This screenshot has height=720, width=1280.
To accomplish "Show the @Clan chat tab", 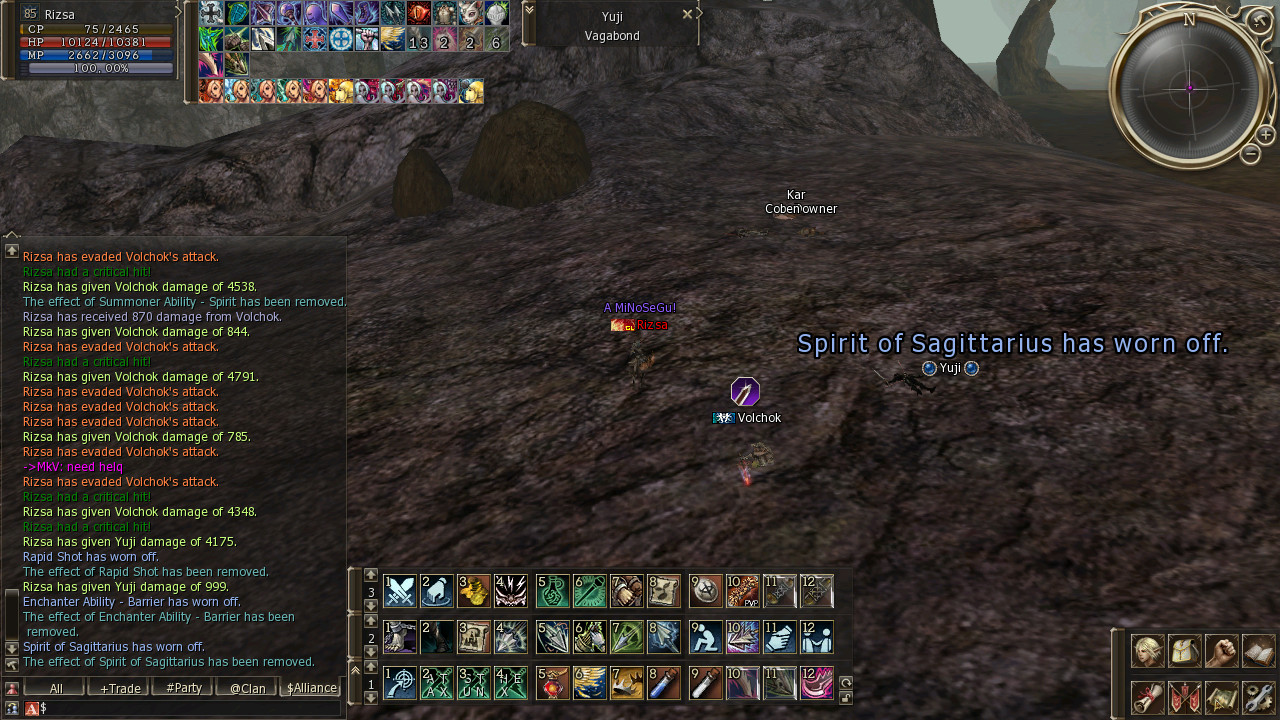I will point(247,688).
